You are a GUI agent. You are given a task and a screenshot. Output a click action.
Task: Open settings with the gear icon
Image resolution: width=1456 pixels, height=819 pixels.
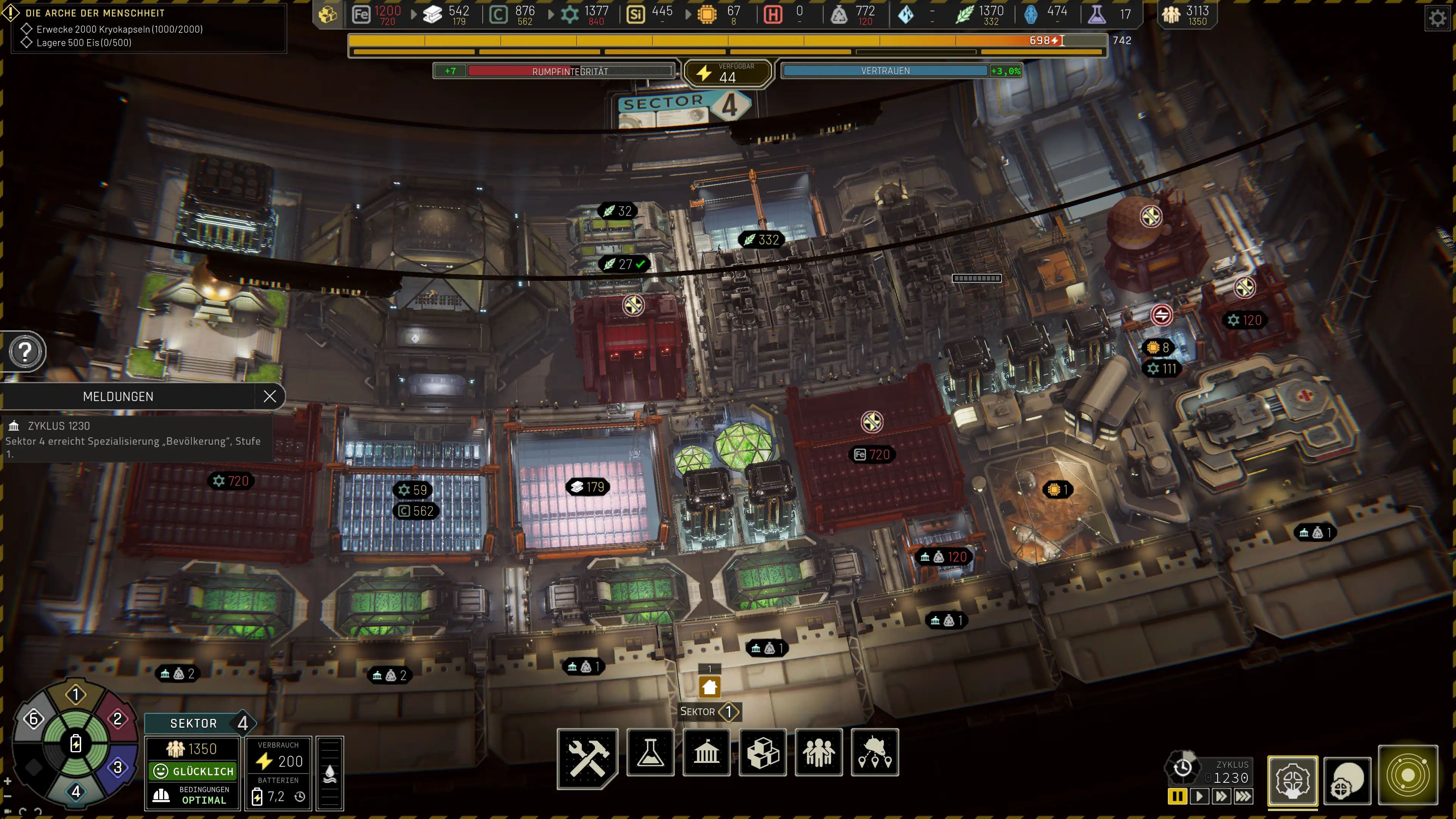1437,18
